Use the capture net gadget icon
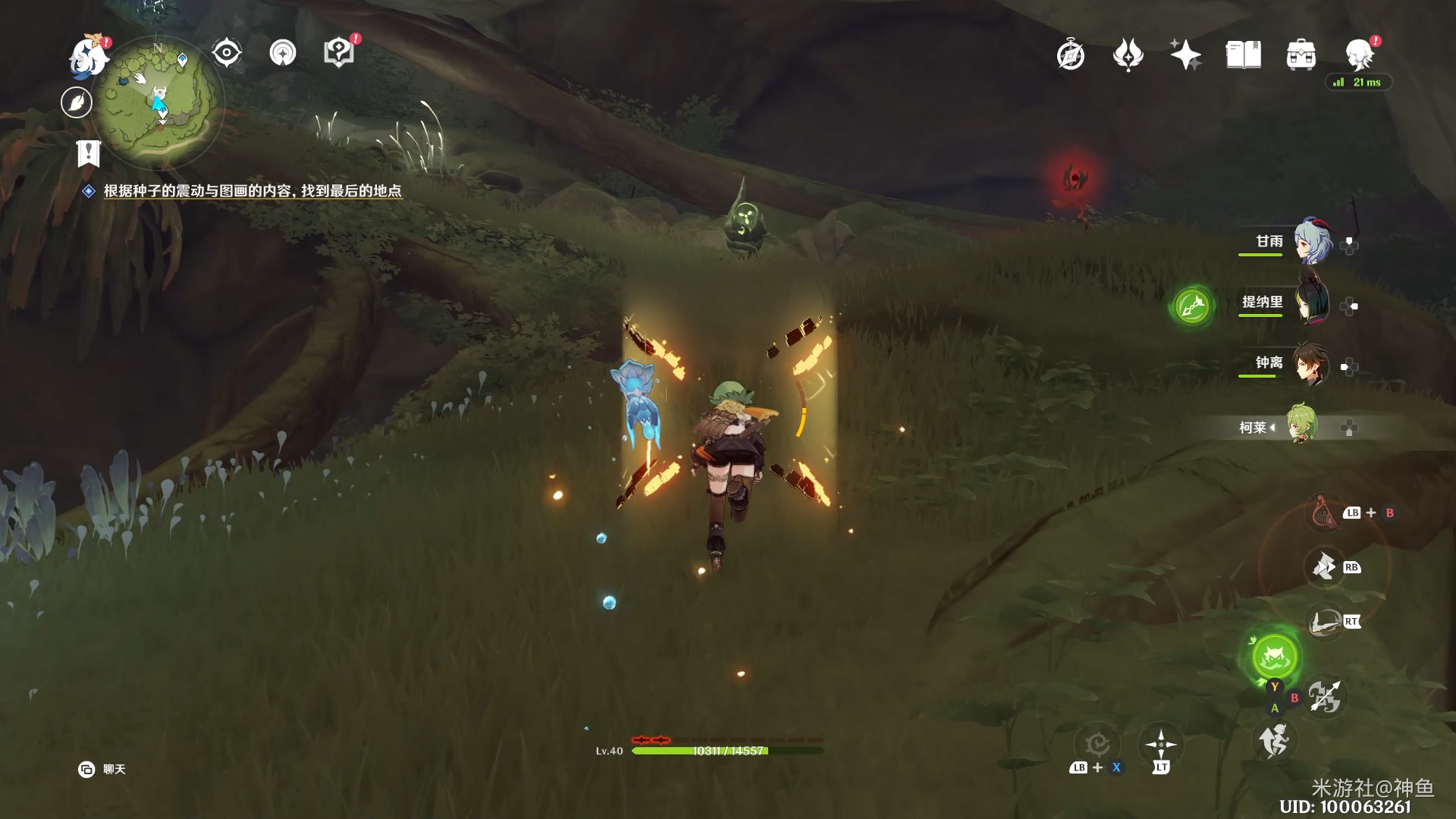Screen dimensions: 1456x819 1325,513
